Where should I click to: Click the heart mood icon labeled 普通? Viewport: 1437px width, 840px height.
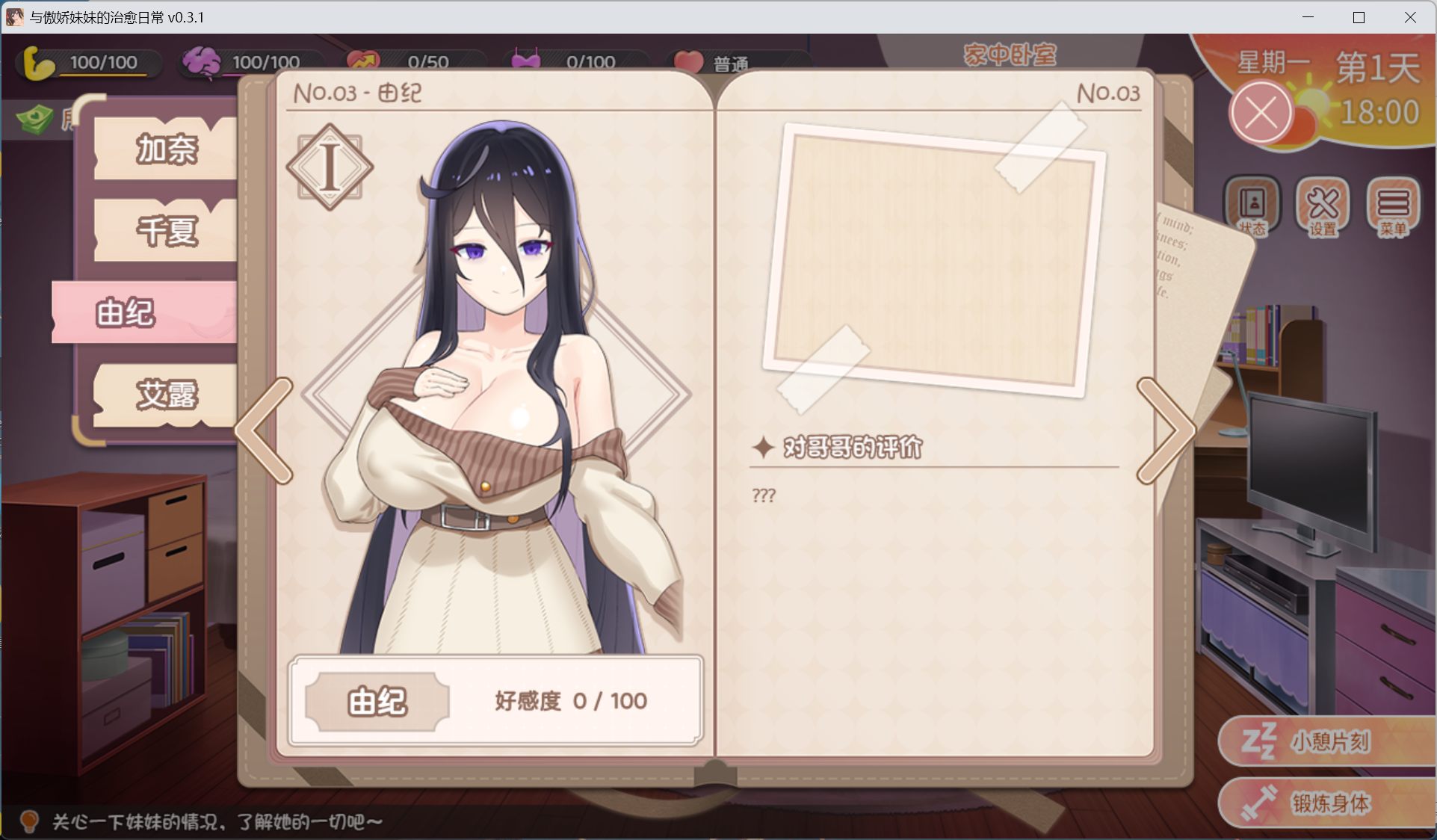pos(689,61)
